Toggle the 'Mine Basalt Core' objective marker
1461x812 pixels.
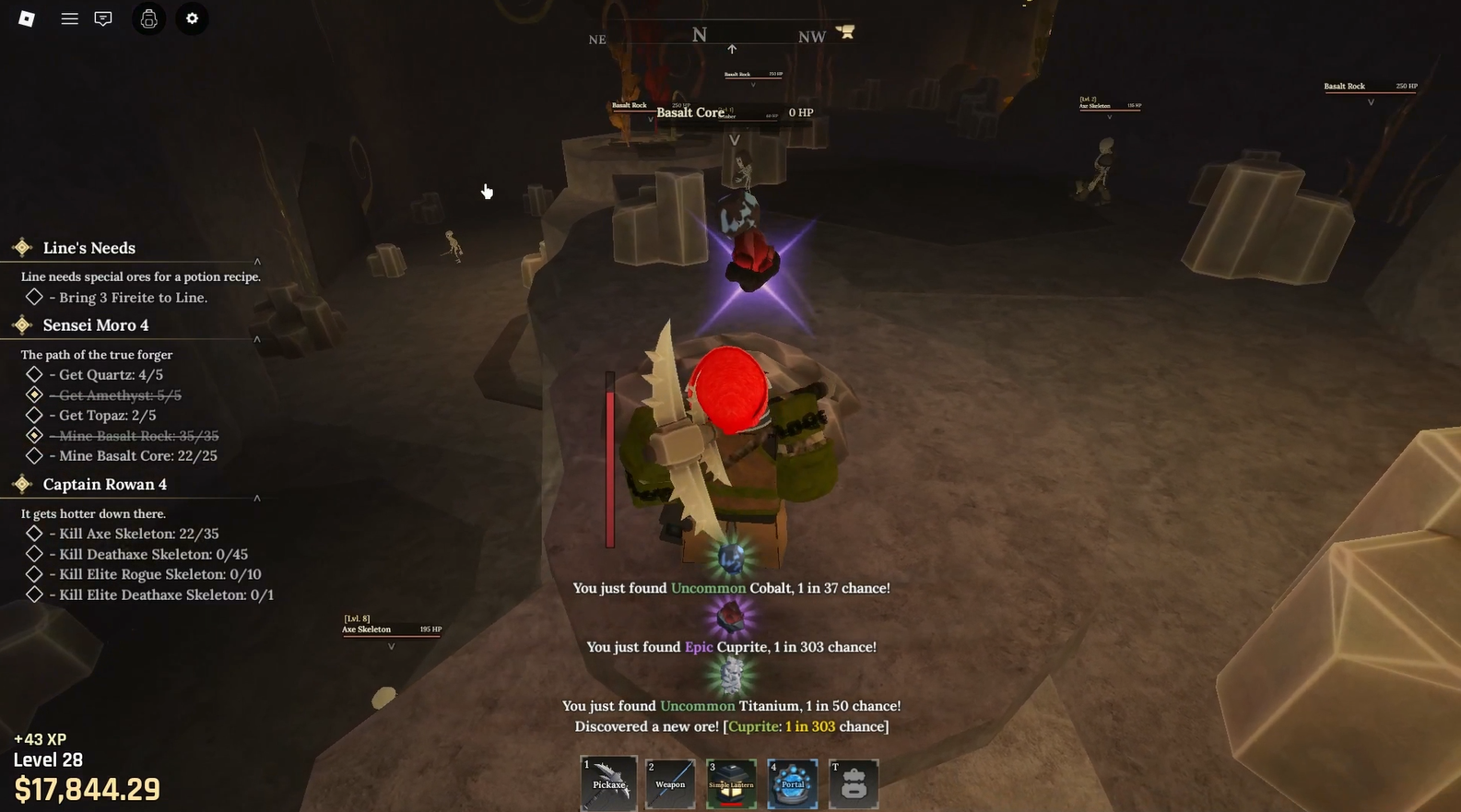coord(34,455)
